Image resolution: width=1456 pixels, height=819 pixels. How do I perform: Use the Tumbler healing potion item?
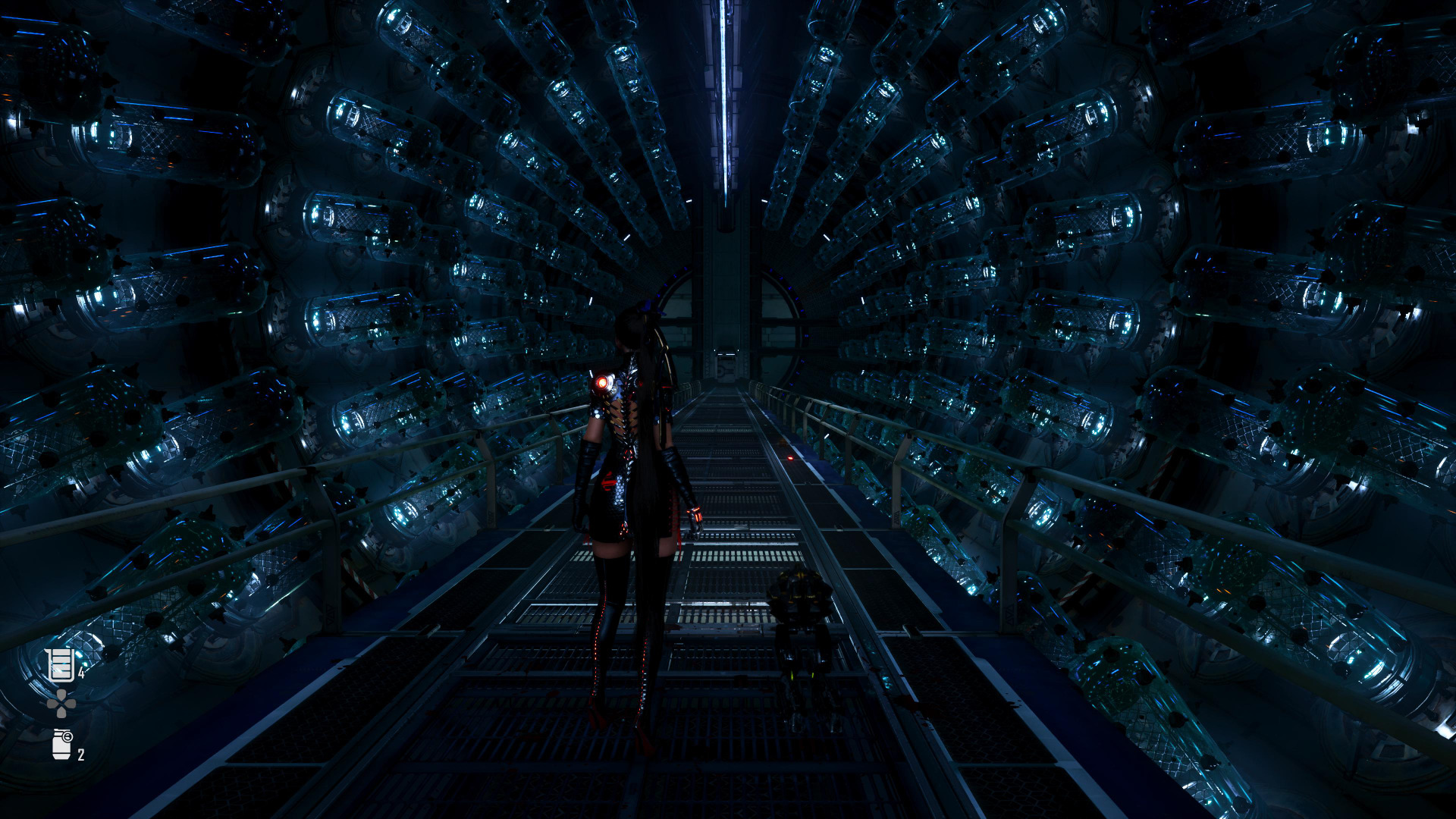pos(60,664)
